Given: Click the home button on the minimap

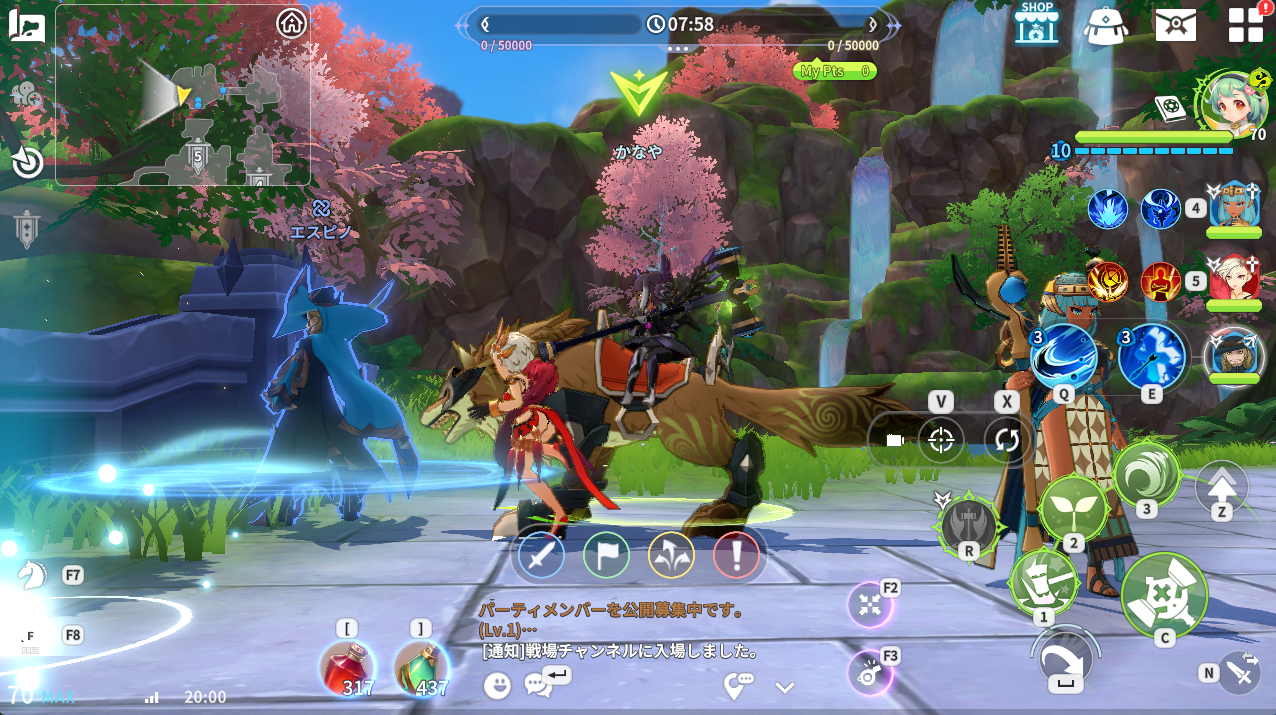Looking at the screenshot, I should click(291, 22).
